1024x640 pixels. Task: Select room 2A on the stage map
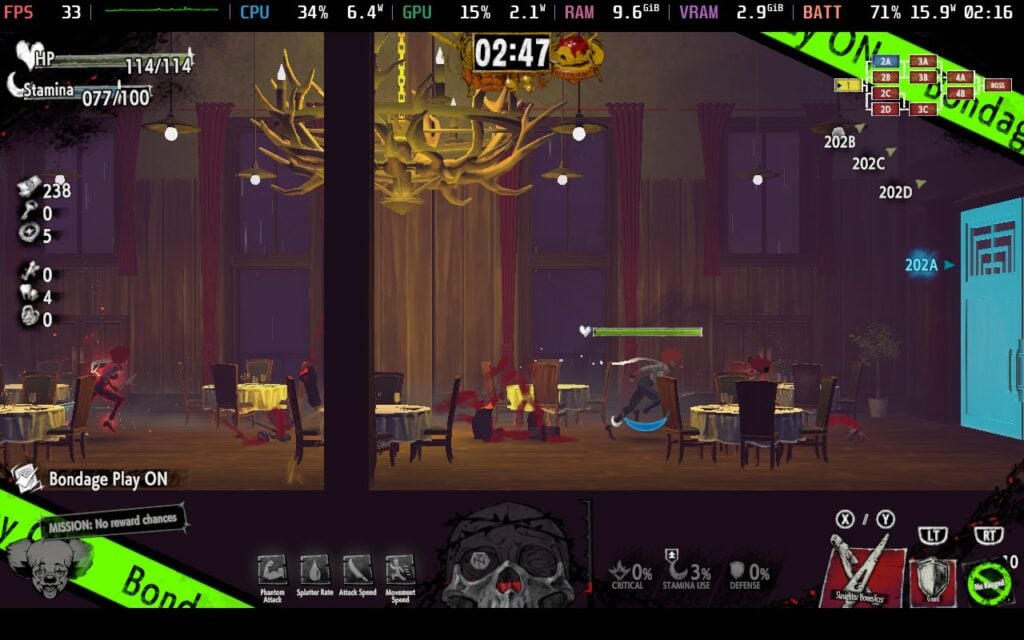pyautogui.click(x=884, y=62)
